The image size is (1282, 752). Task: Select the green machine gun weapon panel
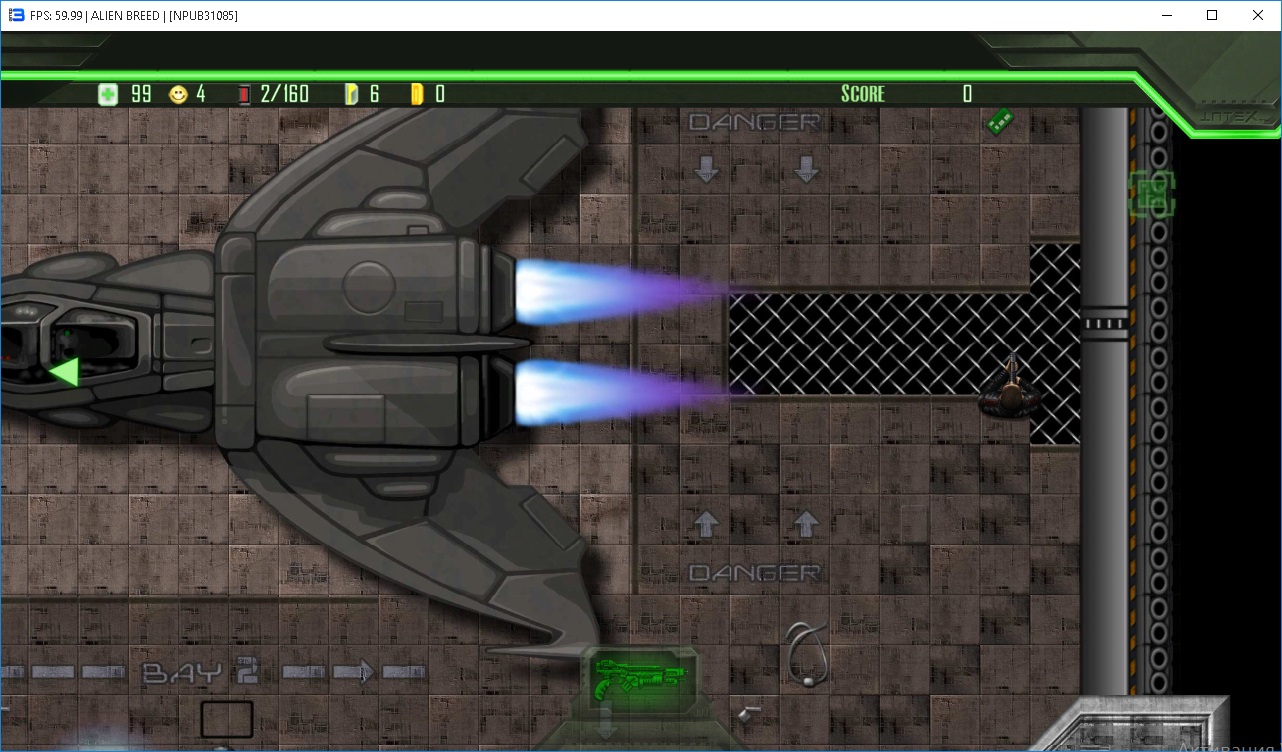[640, 678]
